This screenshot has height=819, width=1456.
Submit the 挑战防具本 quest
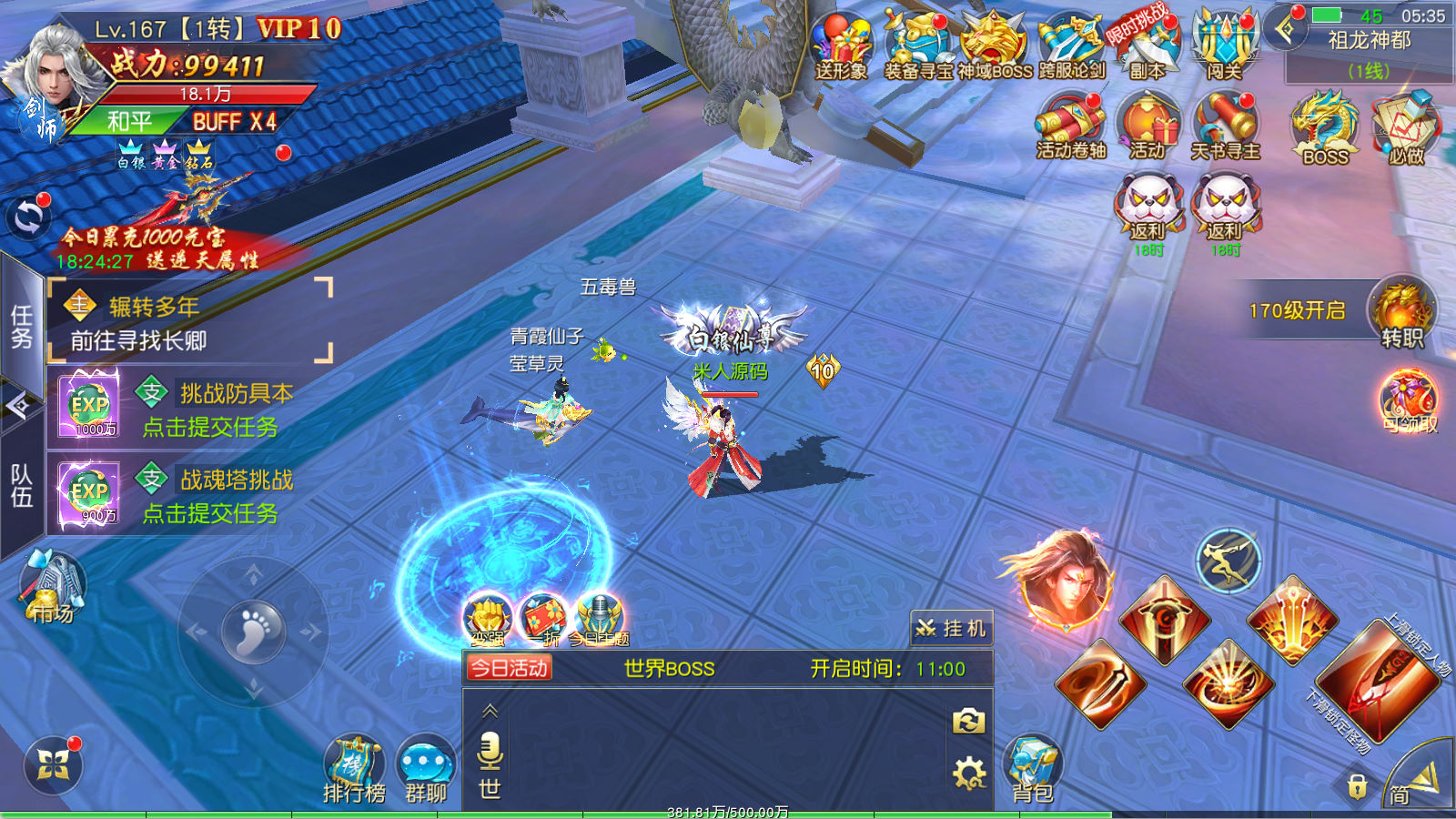pyautogui.click(x=211, y=427)
